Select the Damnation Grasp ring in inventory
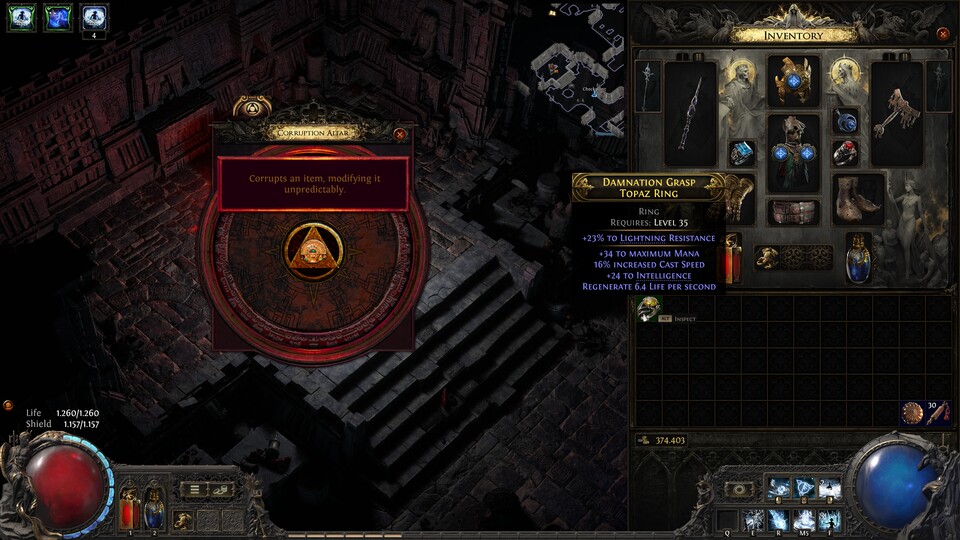The width and height of the screenshot is (960, 540). pyautogui.click(x=647, y=309)
